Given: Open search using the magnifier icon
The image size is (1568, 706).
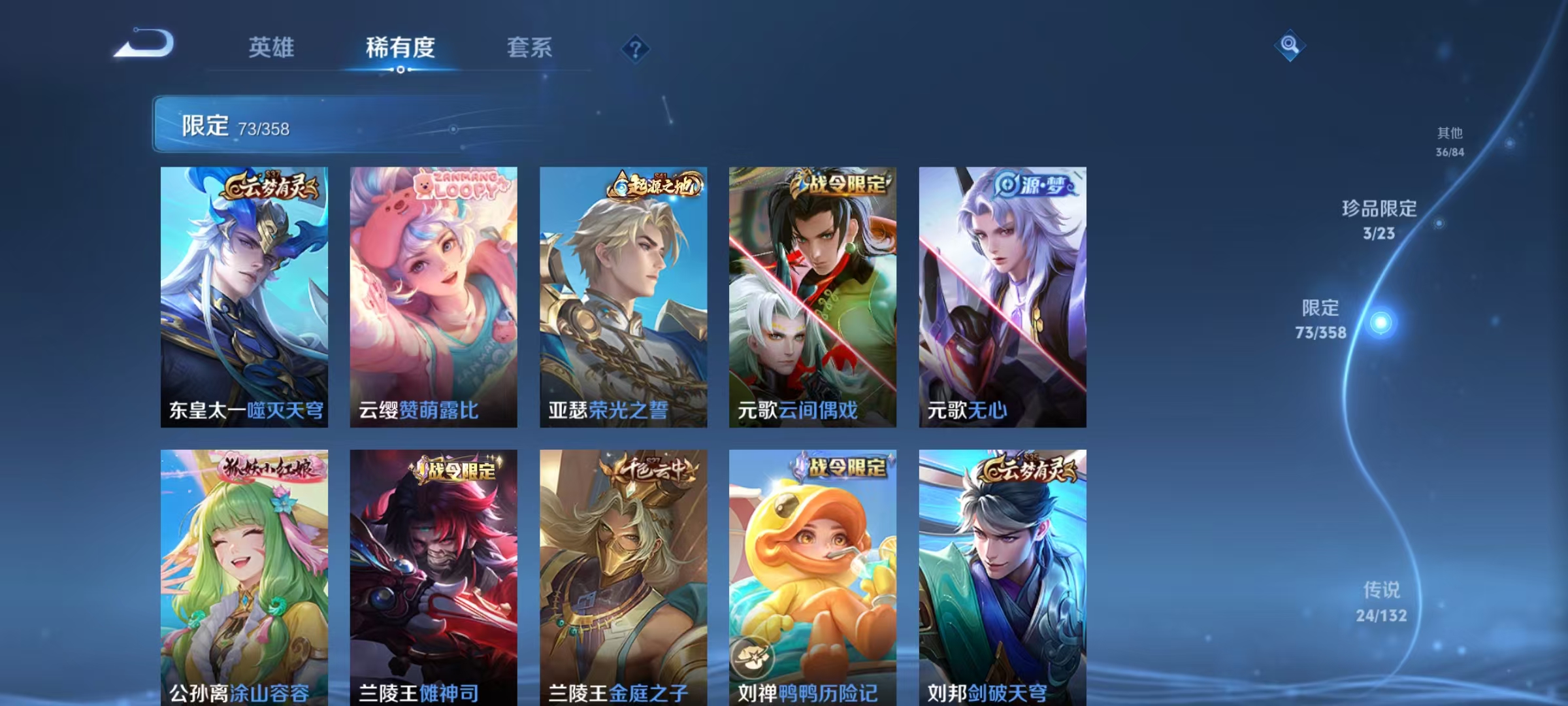Looking at the screenshot, I should [x=1290, y=46].
